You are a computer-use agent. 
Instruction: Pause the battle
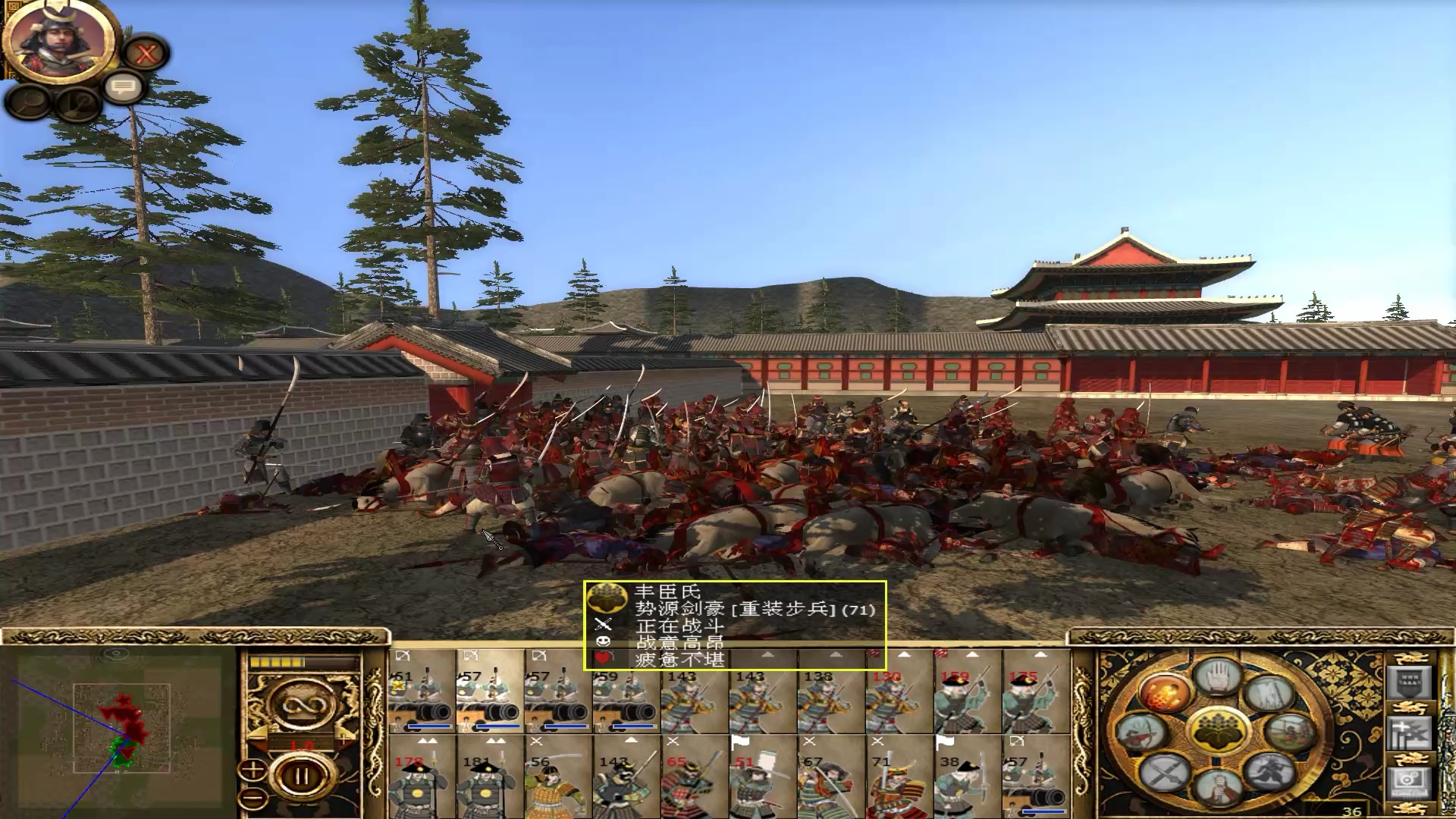coord(301,777)
